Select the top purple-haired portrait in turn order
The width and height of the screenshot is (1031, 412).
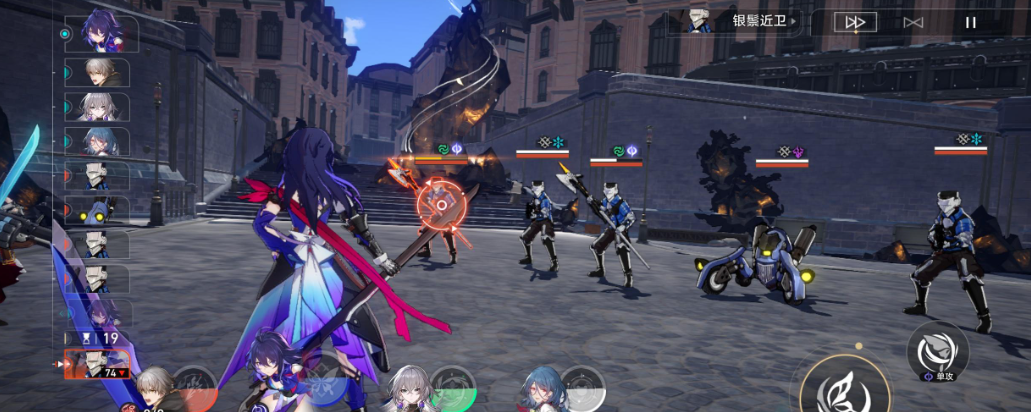point(96,33)
